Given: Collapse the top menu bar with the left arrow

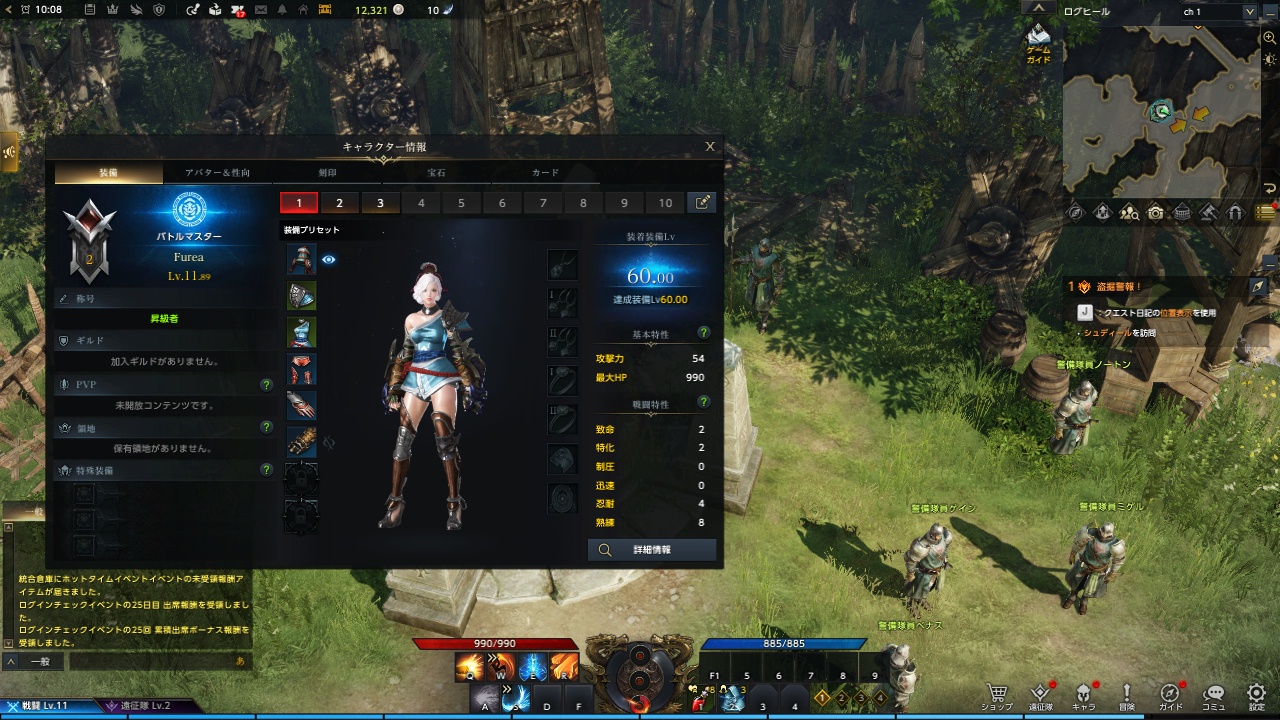Looking at the screenshot, I should (8, 10).
